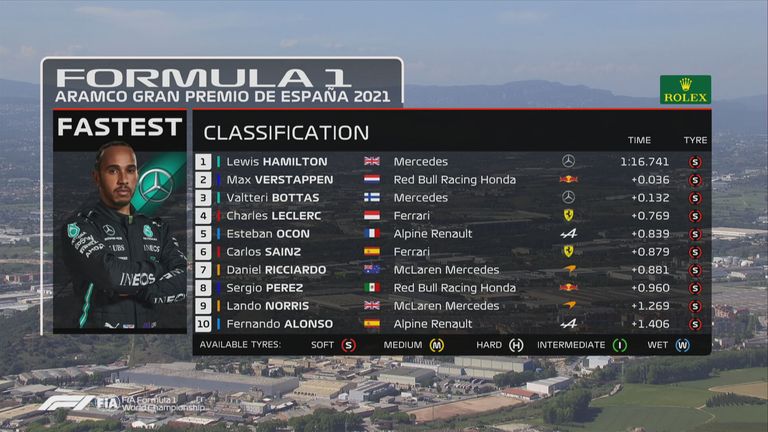This screenshot has width=768, height=432.
Task: Click Sergio Perez in the list
Action: click(450, 287)
